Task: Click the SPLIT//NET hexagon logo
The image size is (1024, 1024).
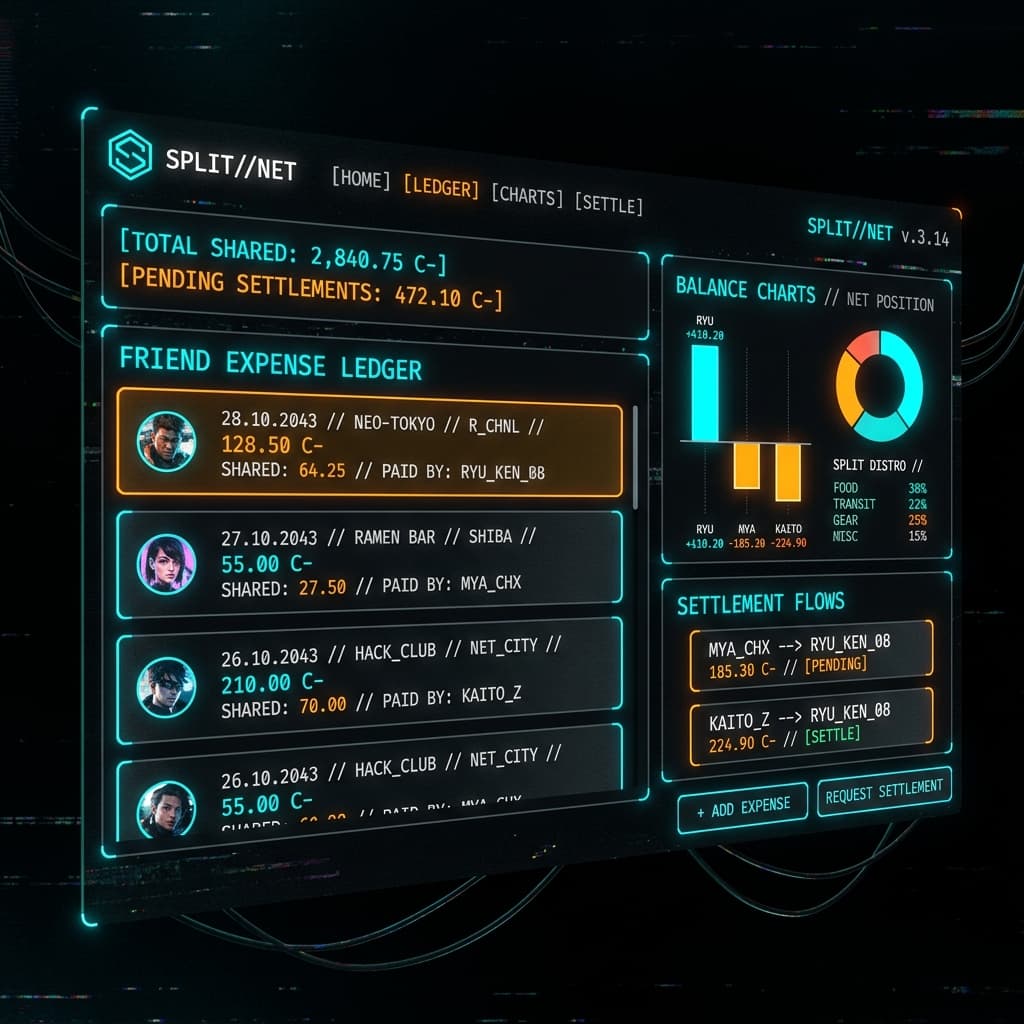Action: click(x=129, y=156)
